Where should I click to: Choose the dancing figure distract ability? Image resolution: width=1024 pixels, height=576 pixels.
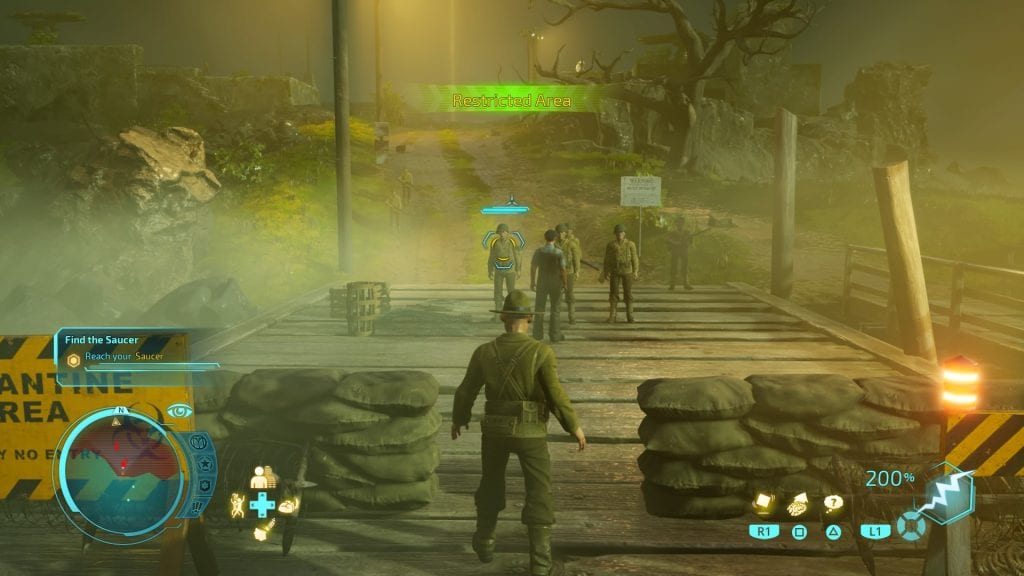click(237, 505)
